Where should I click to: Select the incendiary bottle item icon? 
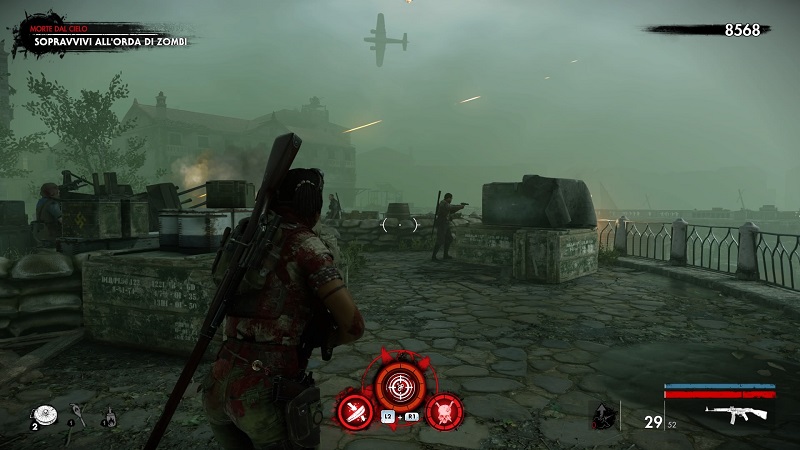tap(108, 418)
